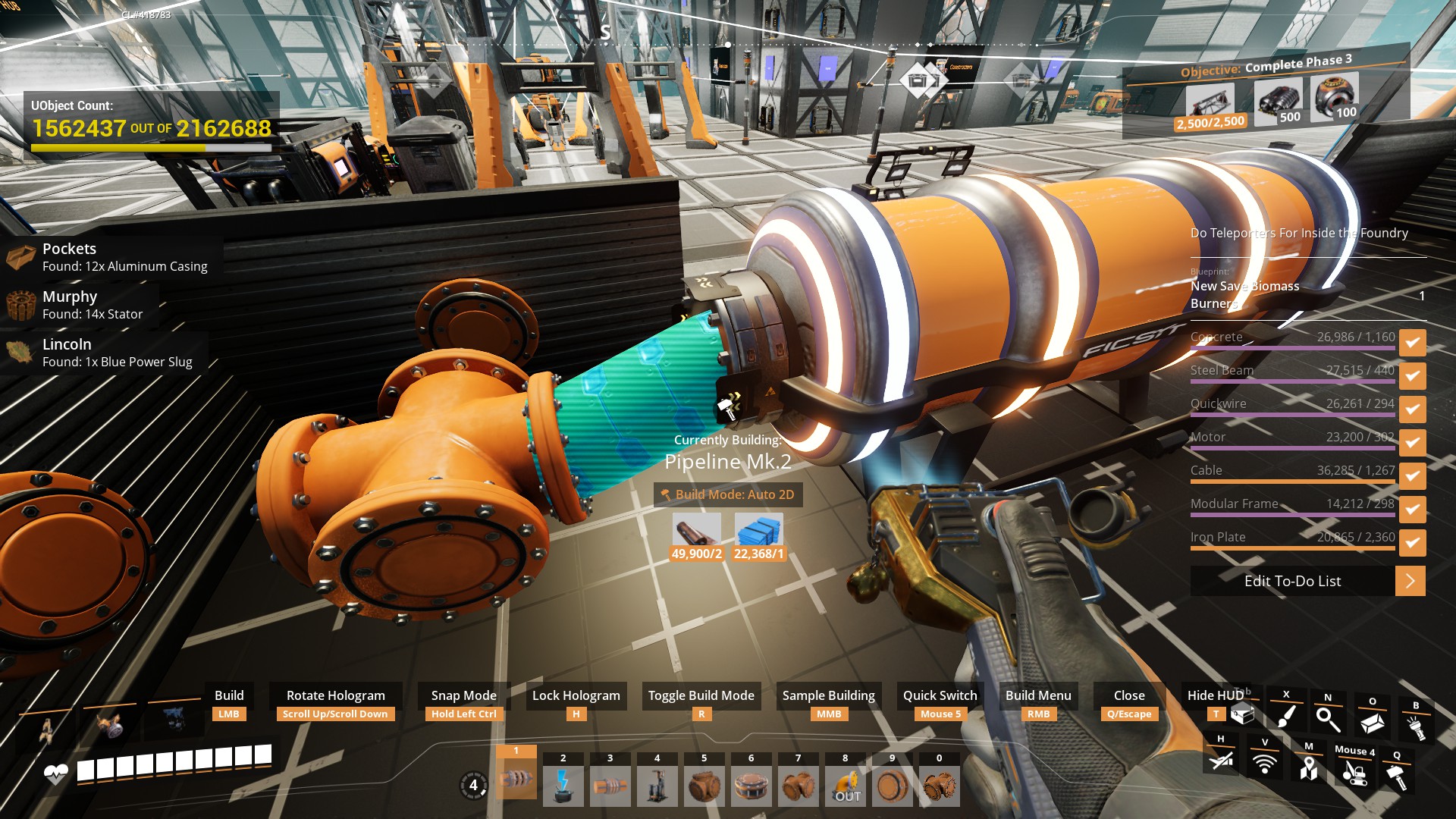Screen dimensions: 1456x819
Task: Select the Power Pole hotbar slot 2
Action: coord(563,785)
